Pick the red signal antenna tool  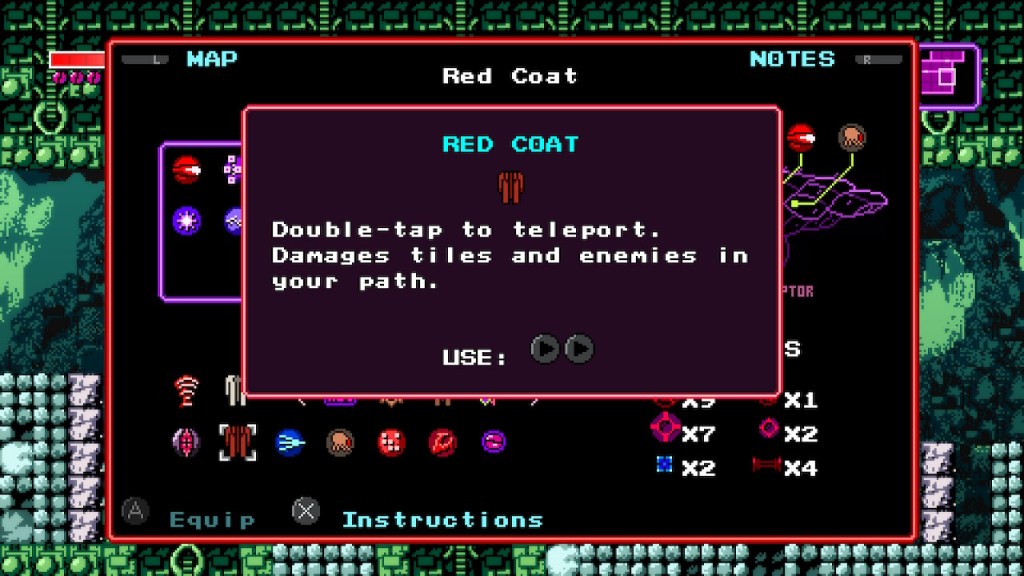(186, 389)
